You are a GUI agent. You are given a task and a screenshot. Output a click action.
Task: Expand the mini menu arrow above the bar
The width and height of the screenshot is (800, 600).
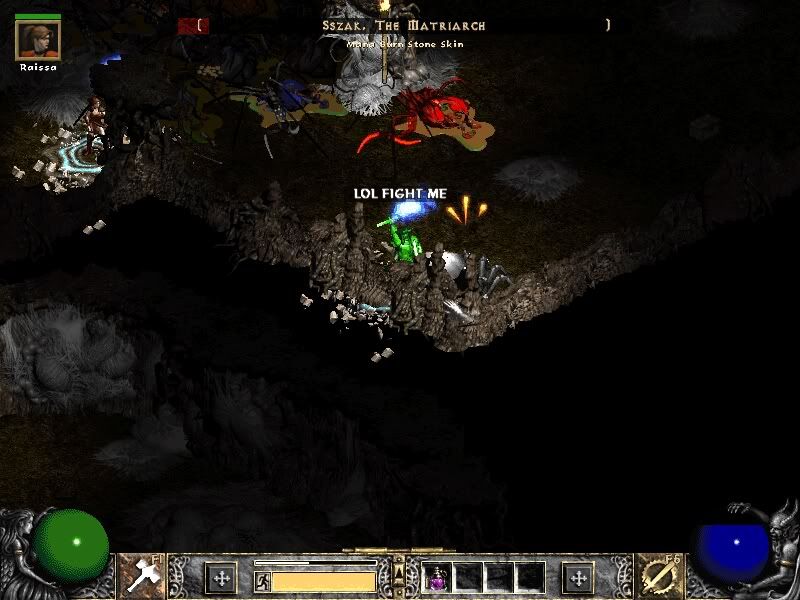[399, 568]
